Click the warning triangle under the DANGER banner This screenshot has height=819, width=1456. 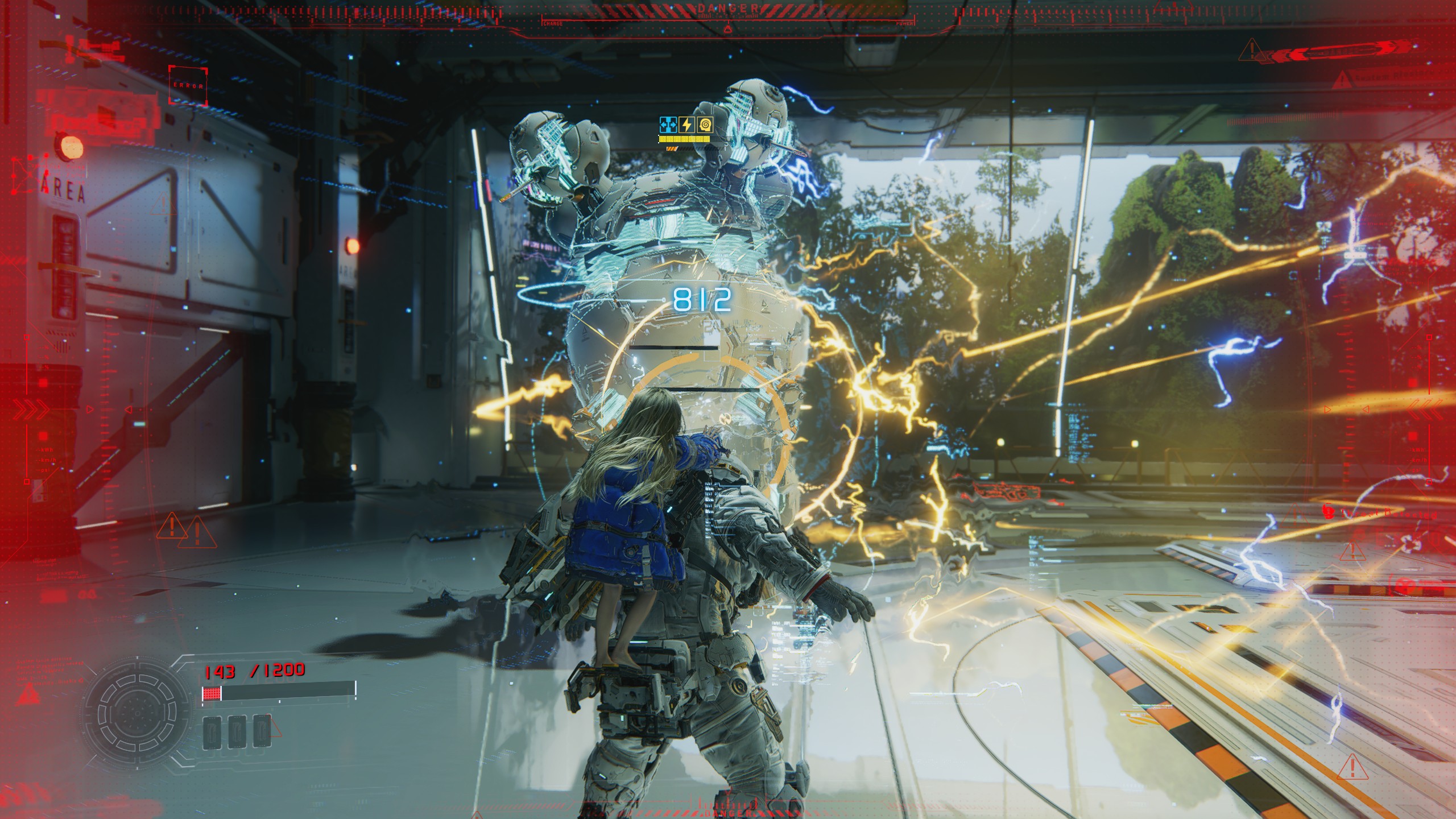coord(728,30)
